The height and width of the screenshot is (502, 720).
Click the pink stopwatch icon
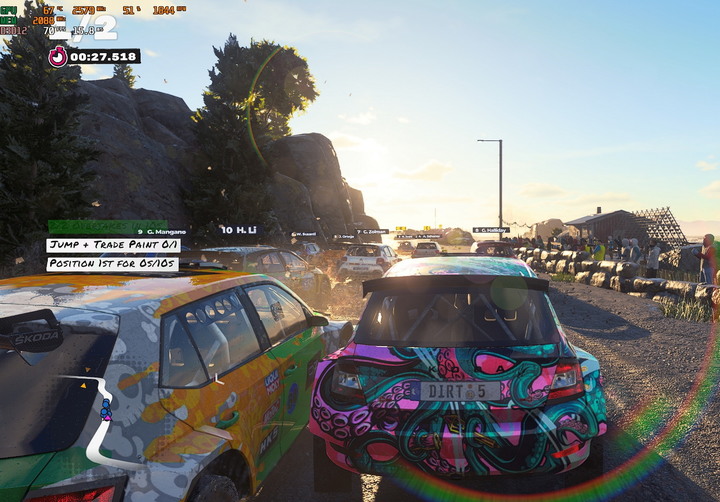click(x=58, y=57)
